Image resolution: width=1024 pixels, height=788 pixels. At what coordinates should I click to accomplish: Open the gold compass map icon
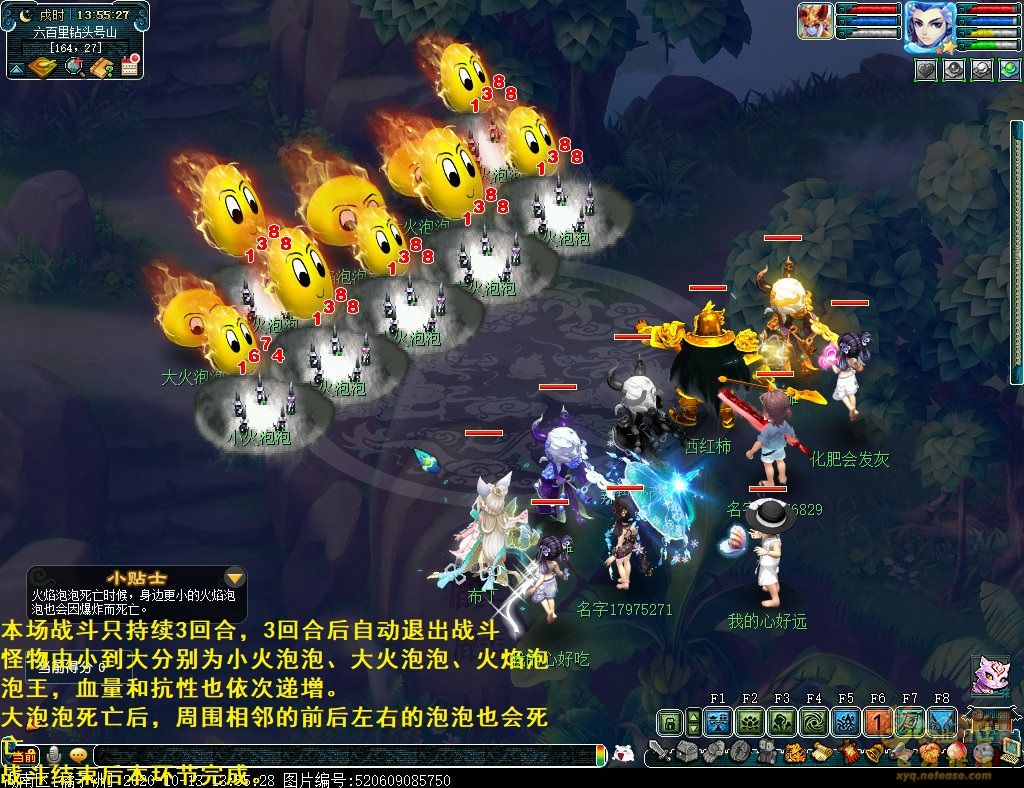[x=43, y=67]
